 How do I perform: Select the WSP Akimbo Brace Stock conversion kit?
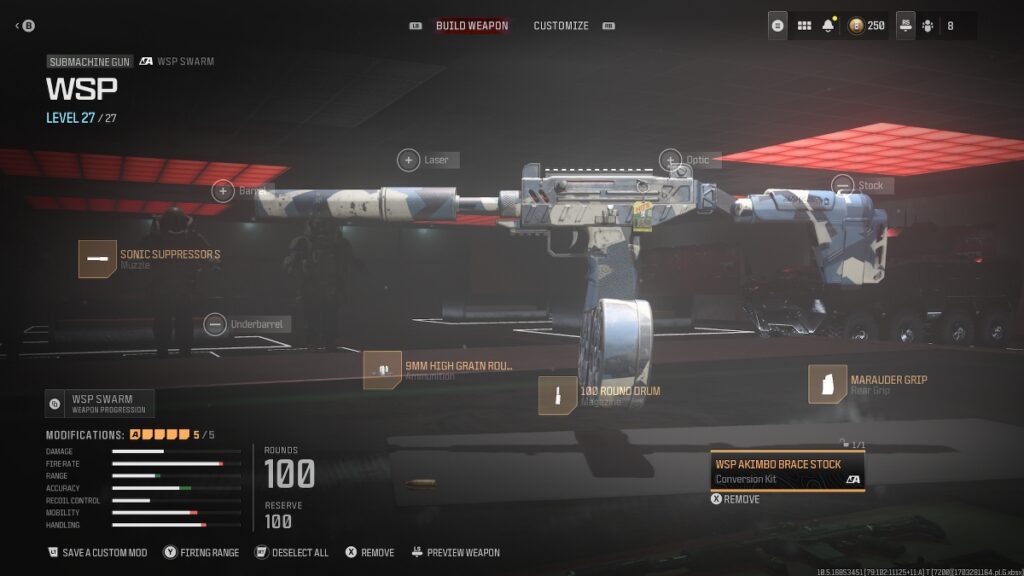[787, 470]
